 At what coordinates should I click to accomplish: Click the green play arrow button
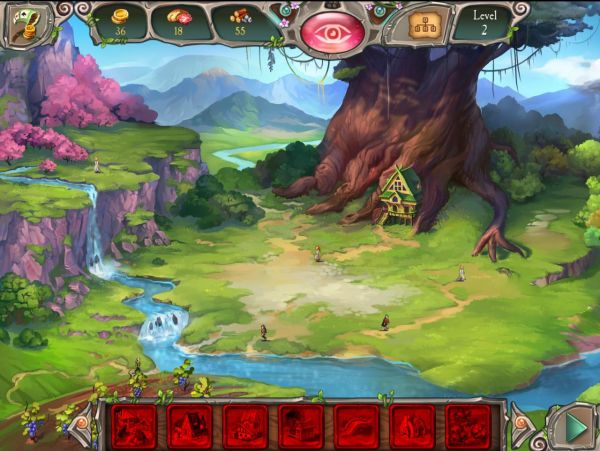(572, 425)
